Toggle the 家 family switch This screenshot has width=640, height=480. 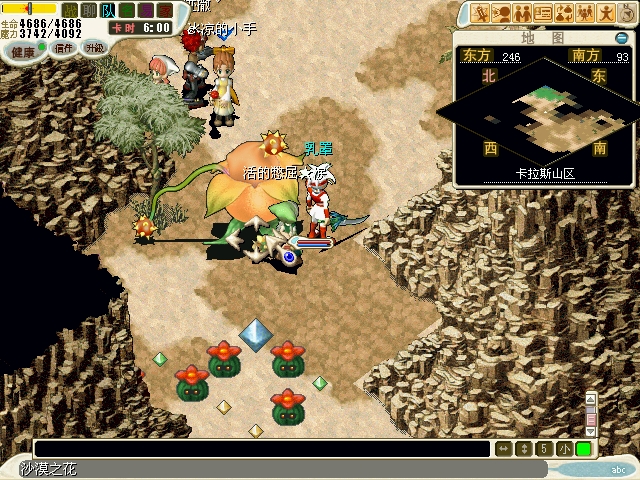pyautogui.click(x=166, y=10)
